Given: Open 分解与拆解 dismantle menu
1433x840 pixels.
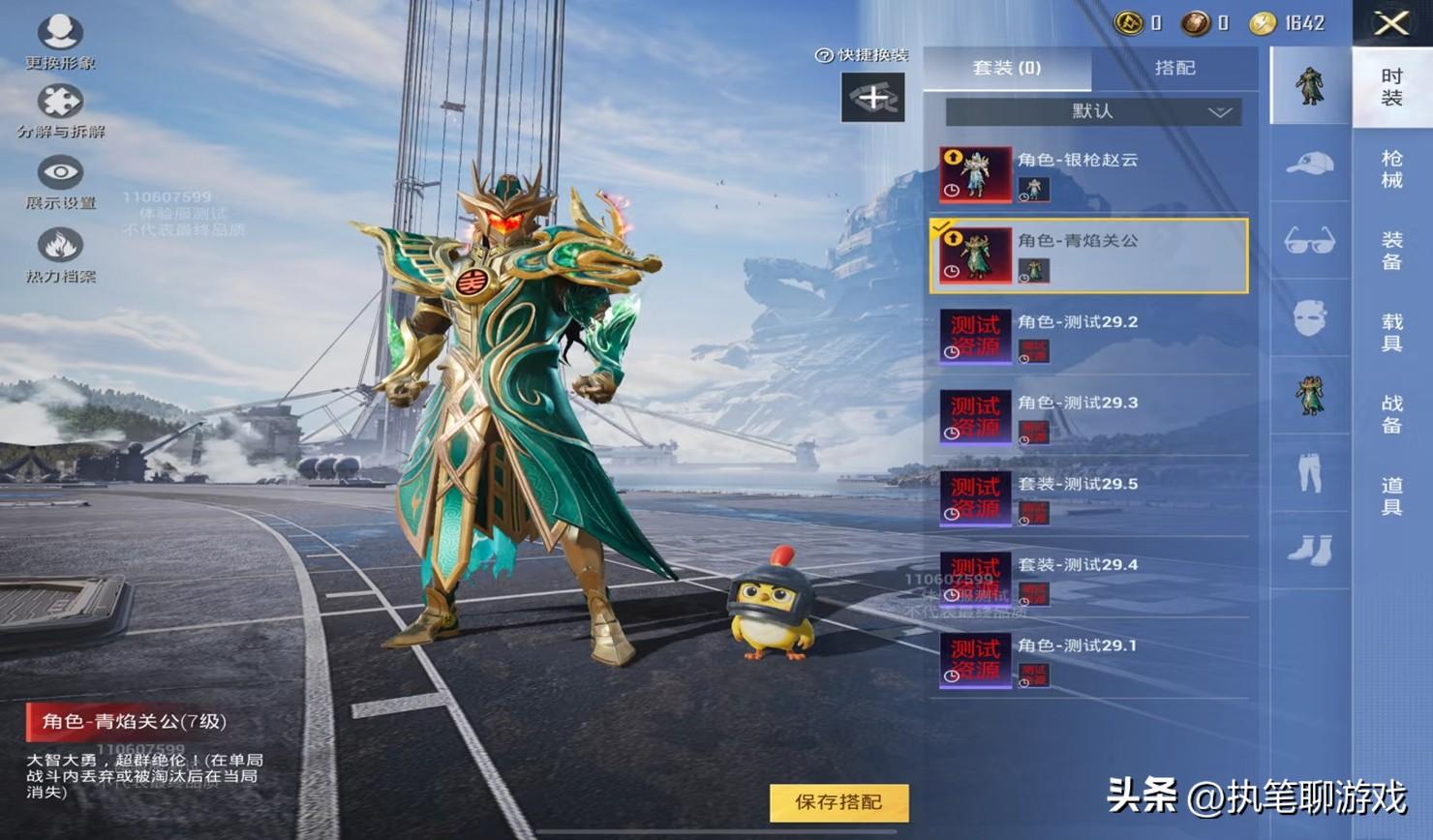Looking at the screenshot, I should (60, 111).
